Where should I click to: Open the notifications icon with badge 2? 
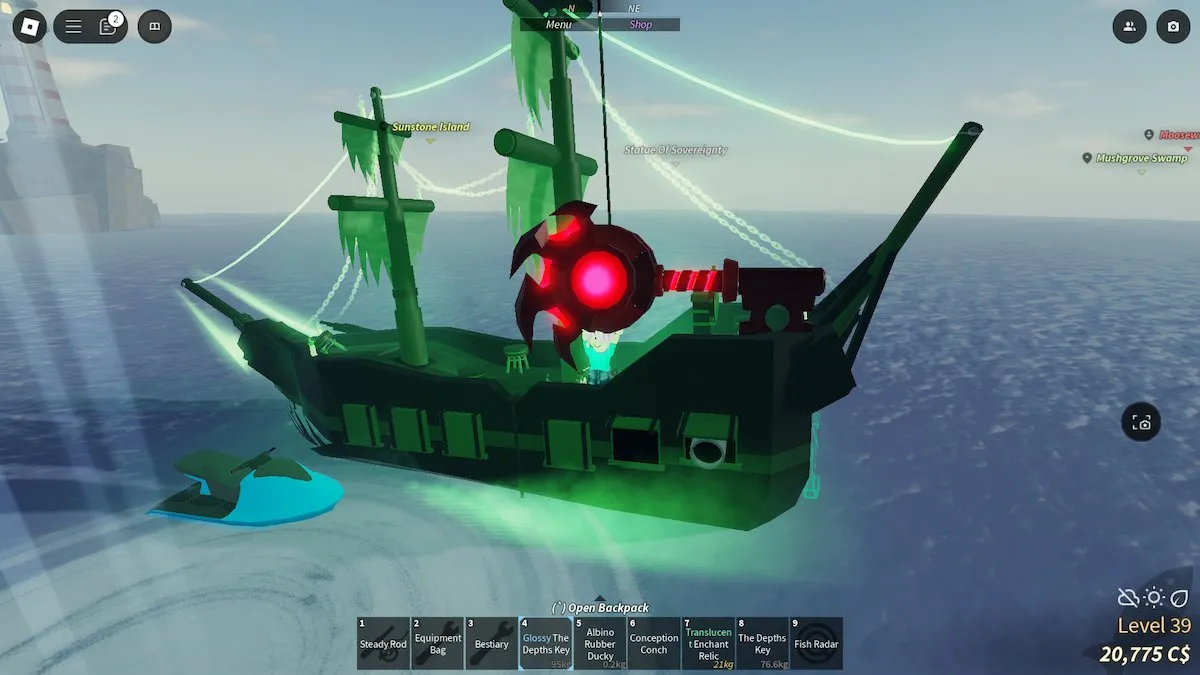pyautogui.click(x=108, y=27)
